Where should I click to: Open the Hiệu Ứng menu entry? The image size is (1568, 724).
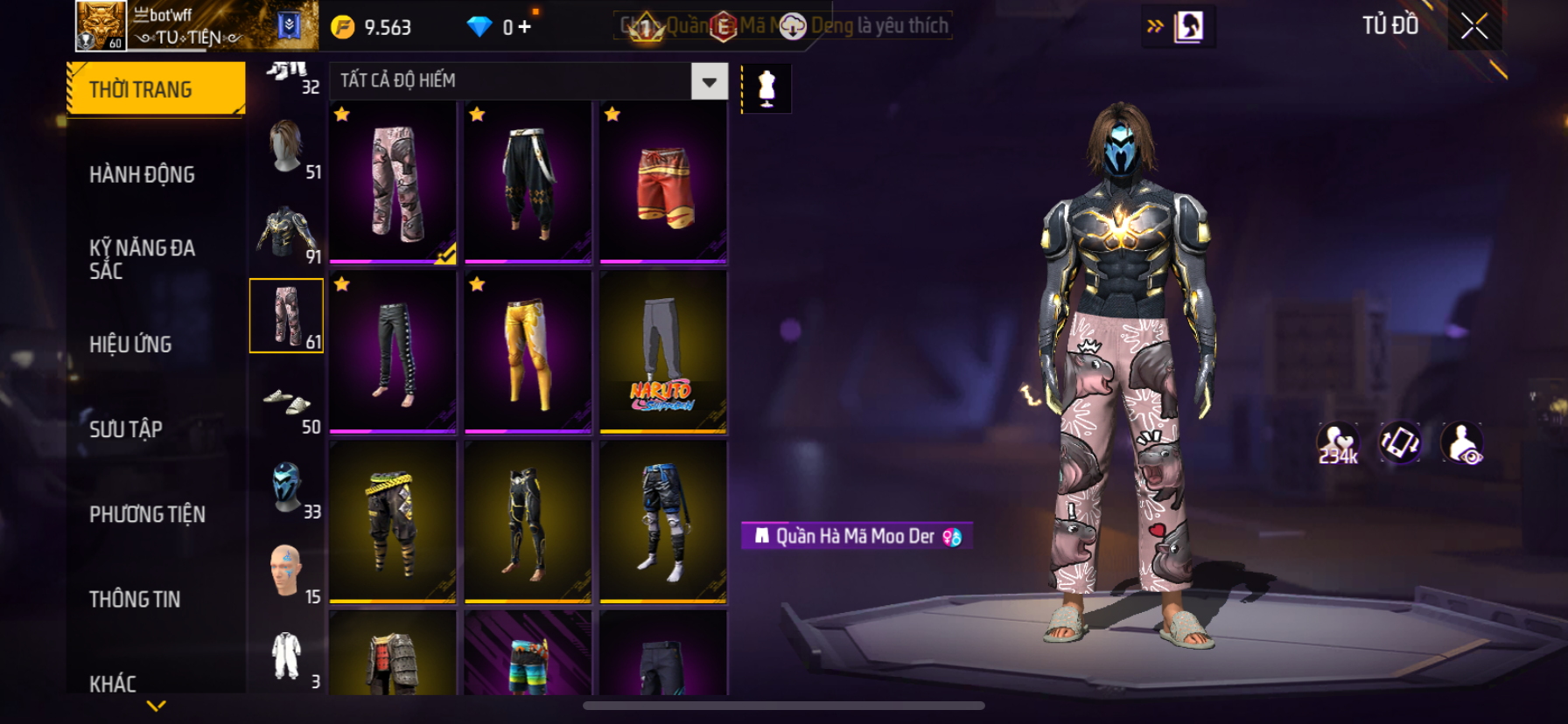pyautogui.click(x=130, y=345)
